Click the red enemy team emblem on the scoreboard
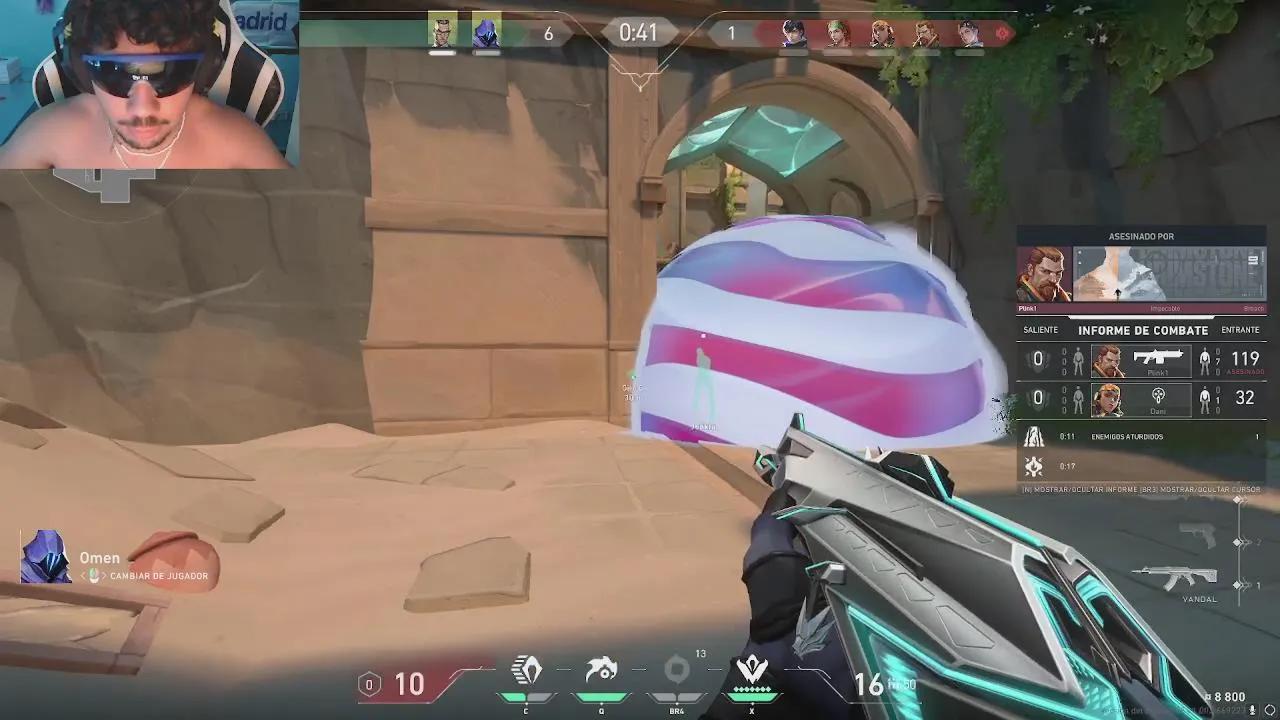Screen dimensions: 1280x720 (x=1003, y=32)
